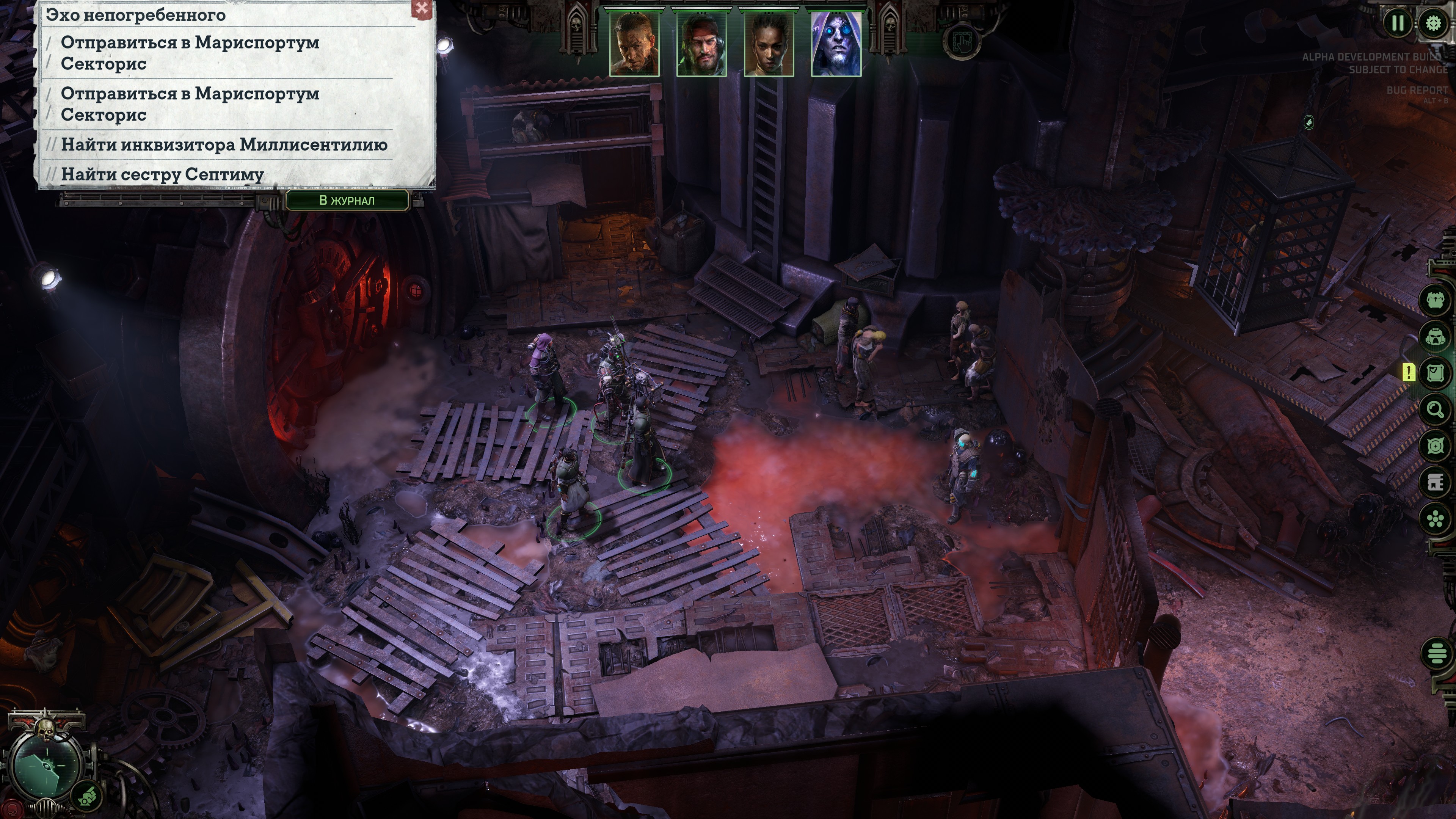Click the magnifying glass search icon
Screen dimensions: 1456x819
tap(1436, 409)
